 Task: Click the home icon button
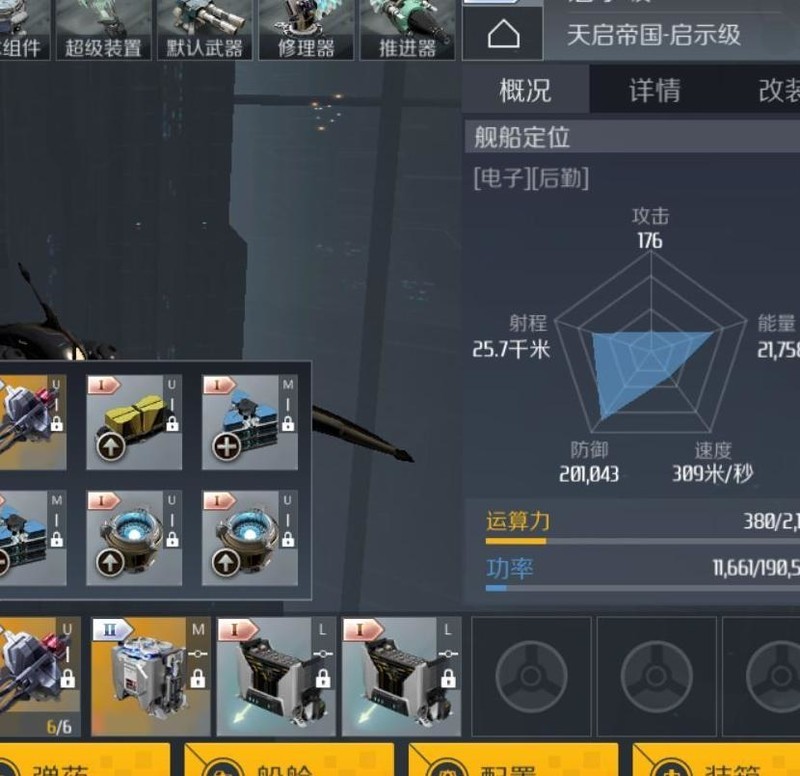point(503,36)
